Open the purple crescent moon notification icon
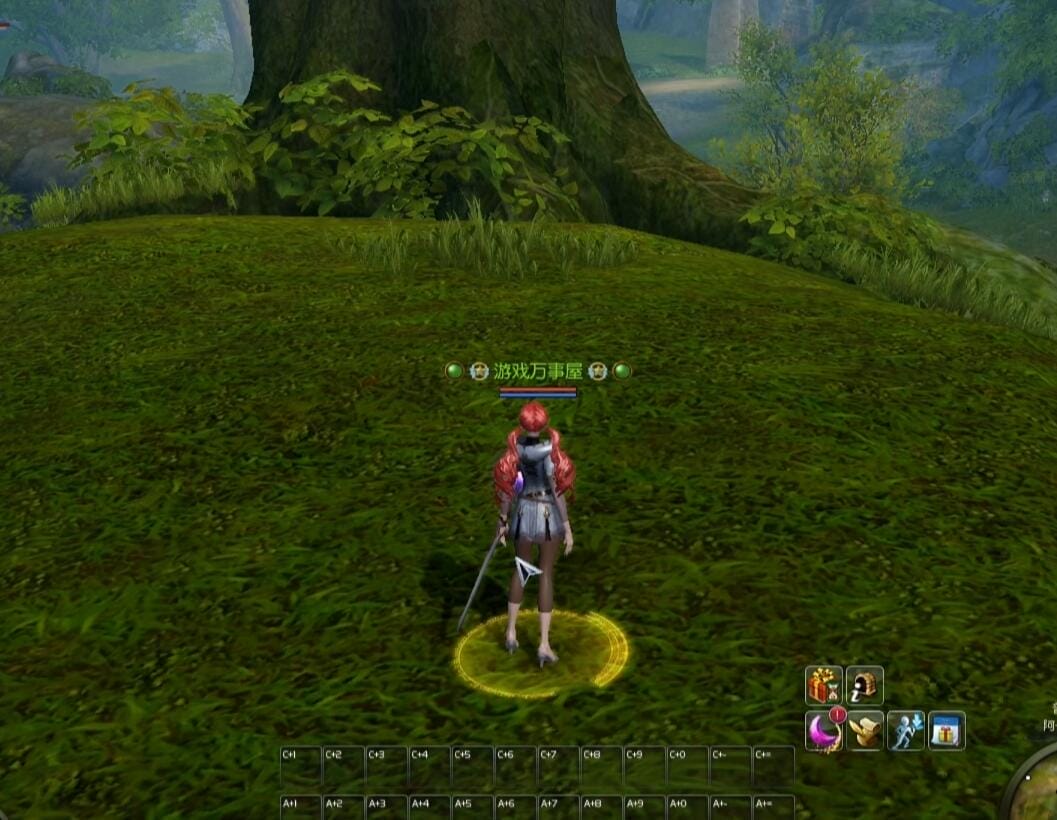 (x=824, y=731)
